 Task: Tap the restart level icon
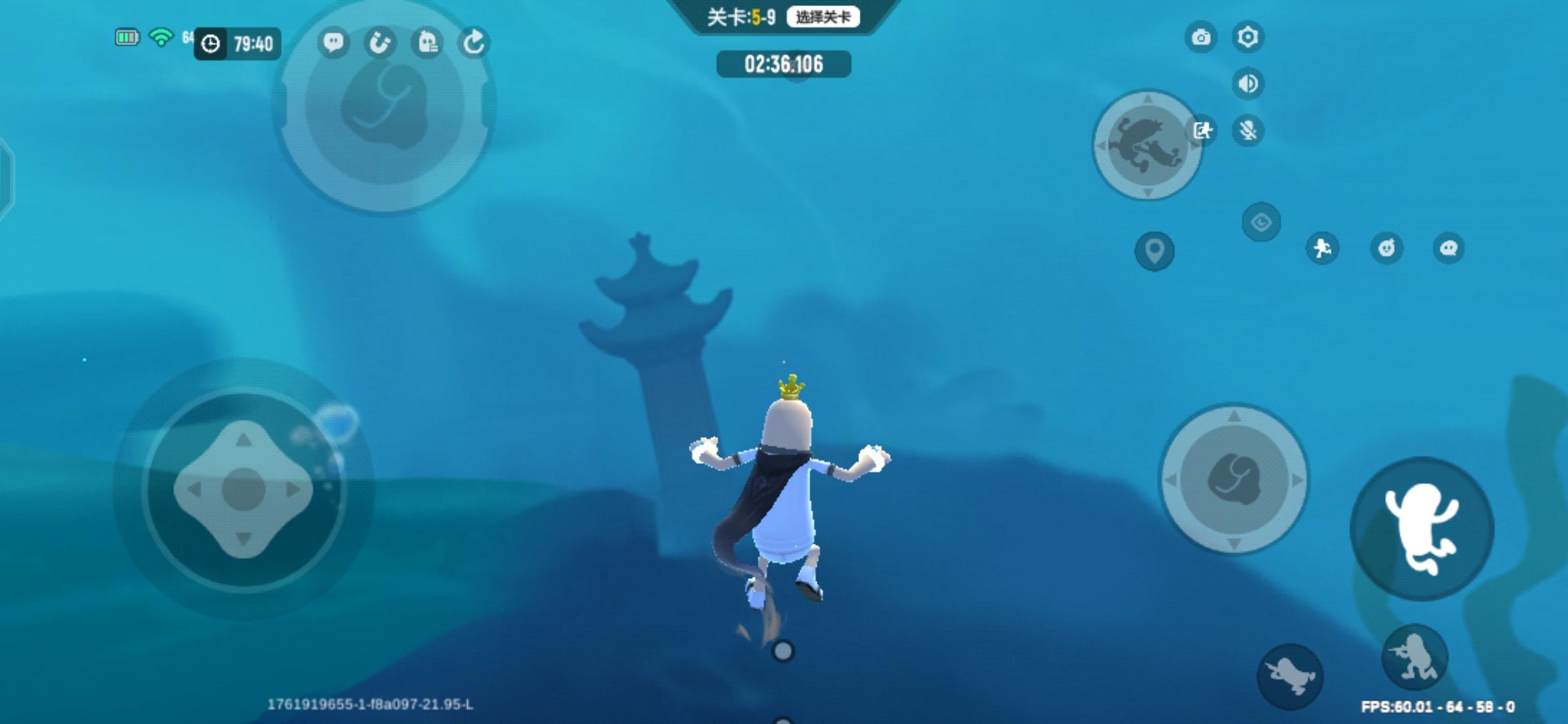coord(476,42)
